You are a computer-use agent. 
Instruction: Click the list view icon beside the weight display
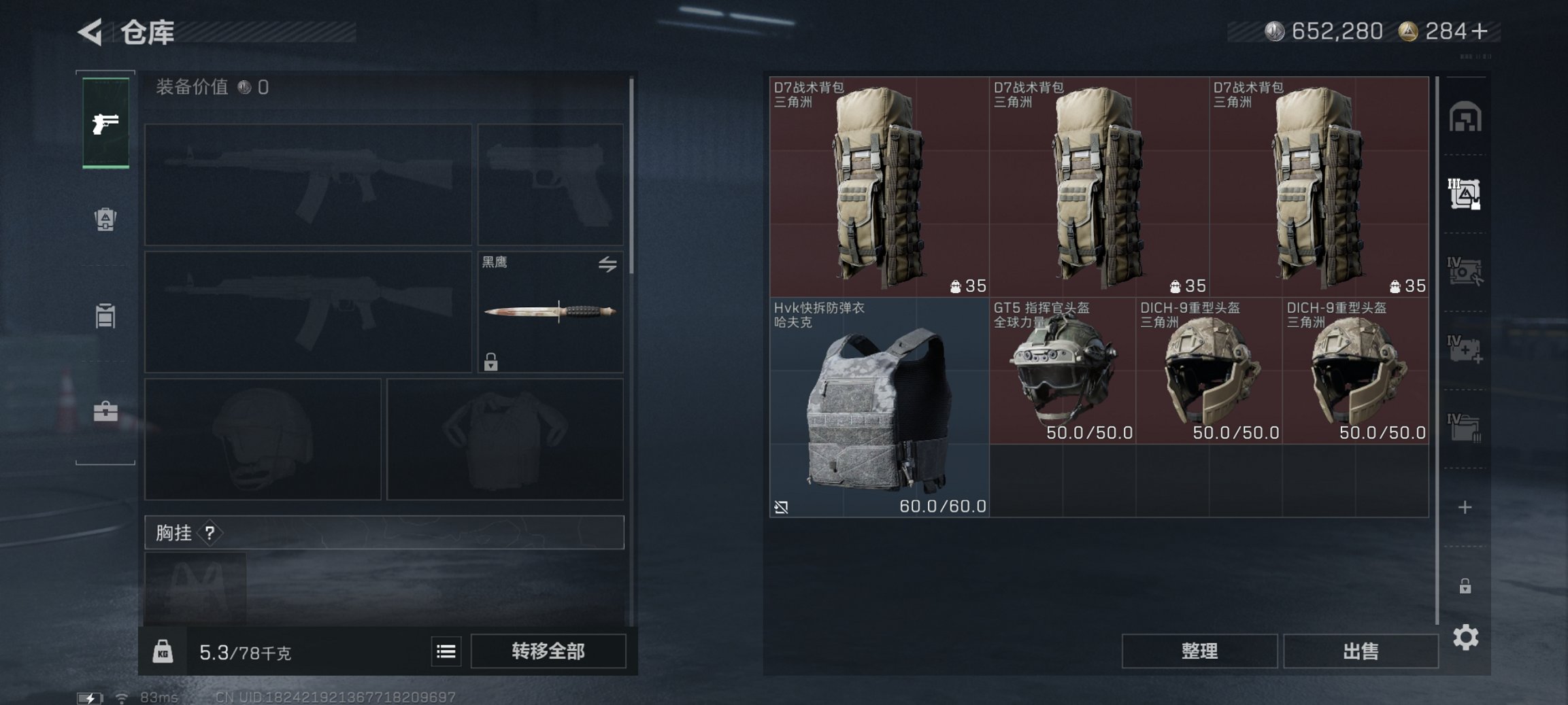pos(446,651)
